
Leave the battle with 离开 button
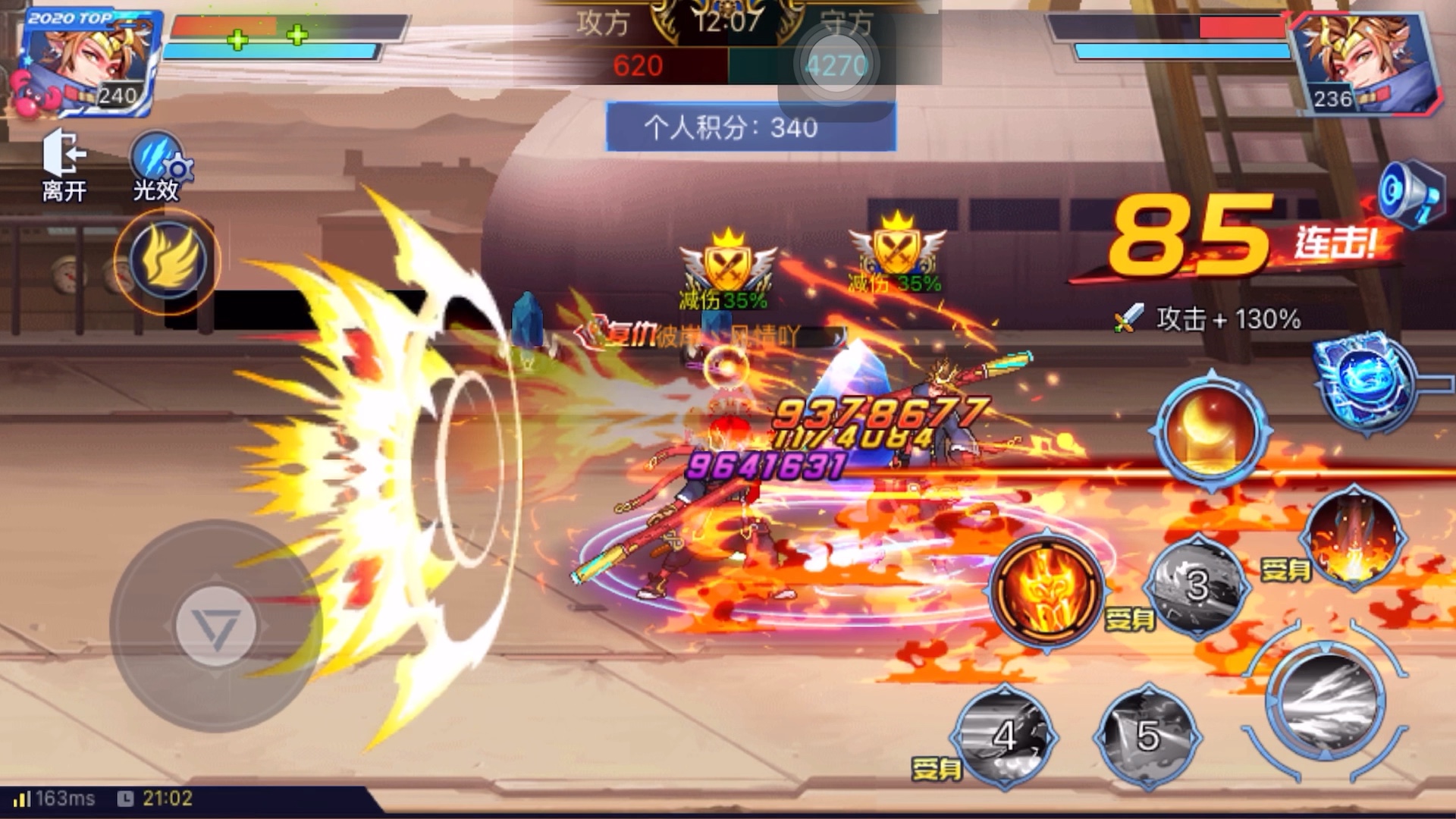[x=64, y=165]
